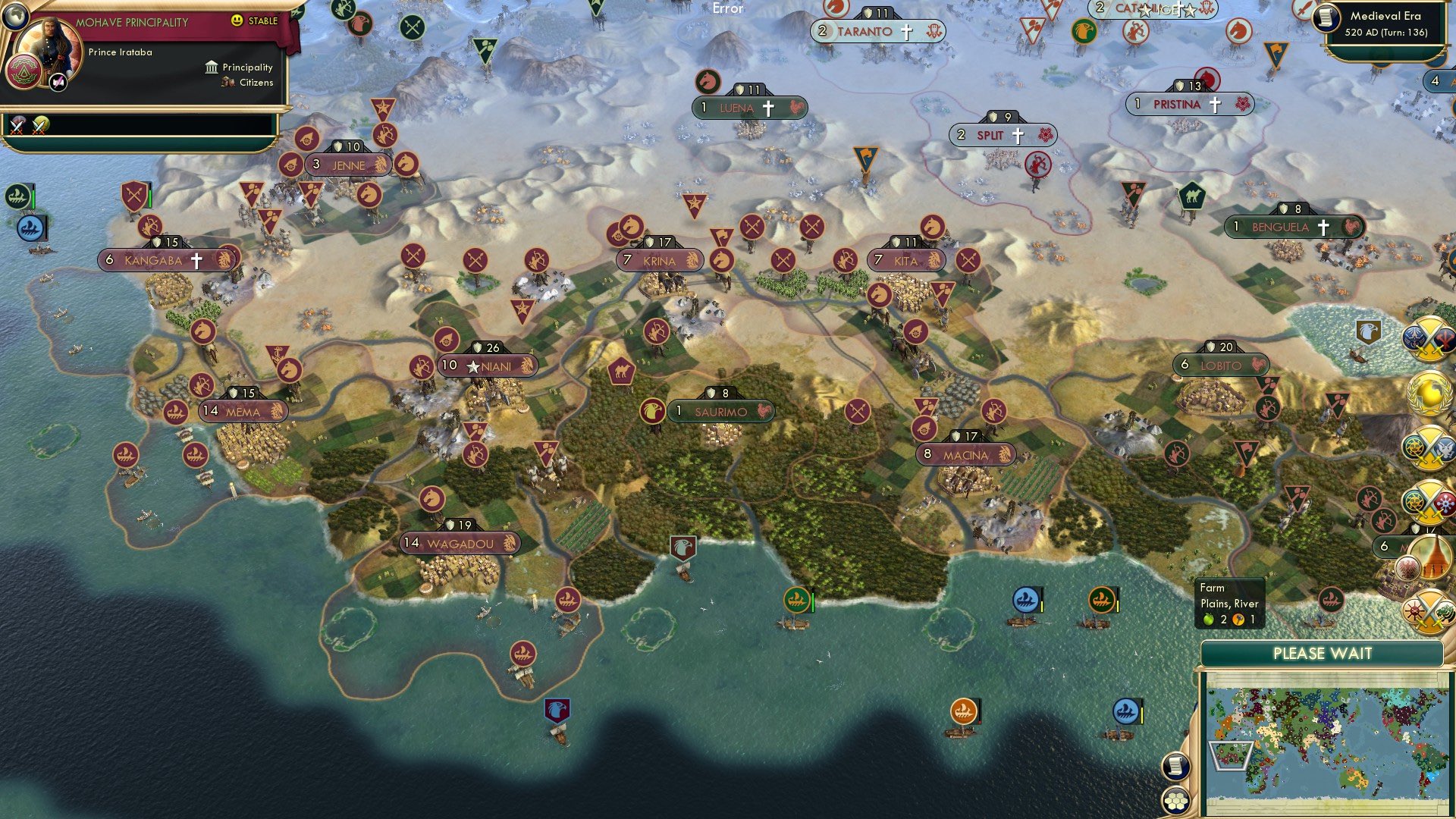The image size is (1456, 819).
Task: Click the notification log scroll icon
Action: tap(1175, 766)
